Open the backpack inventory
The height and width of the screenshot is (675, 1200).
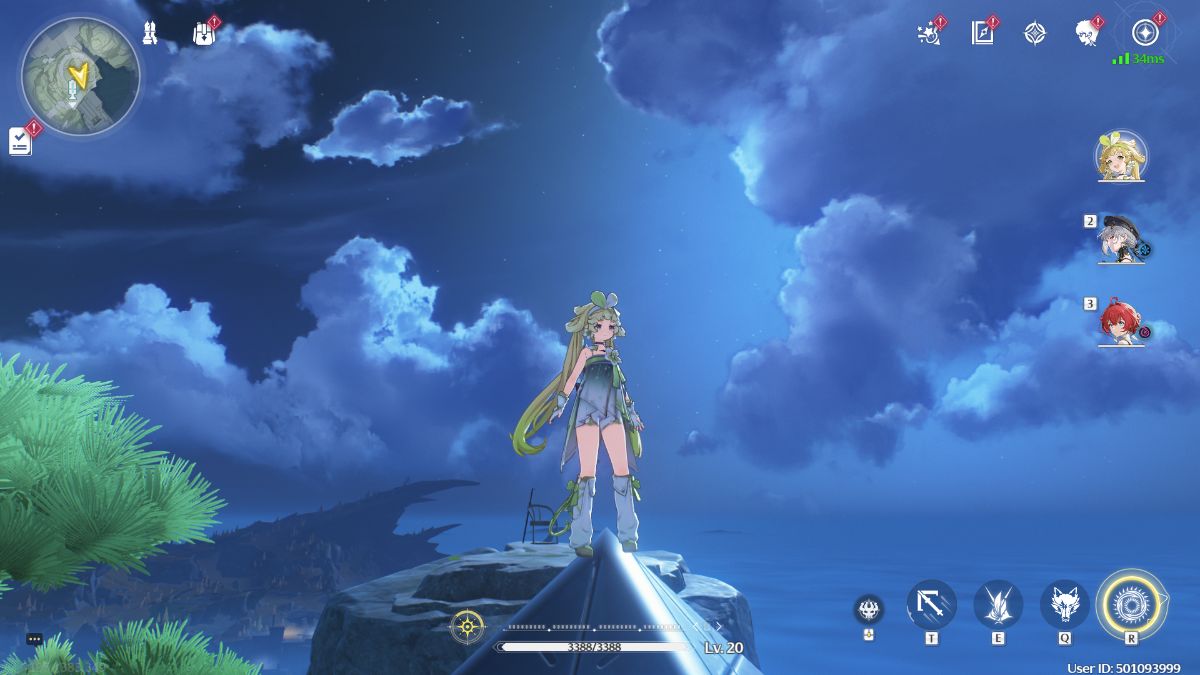pos(203,34)
